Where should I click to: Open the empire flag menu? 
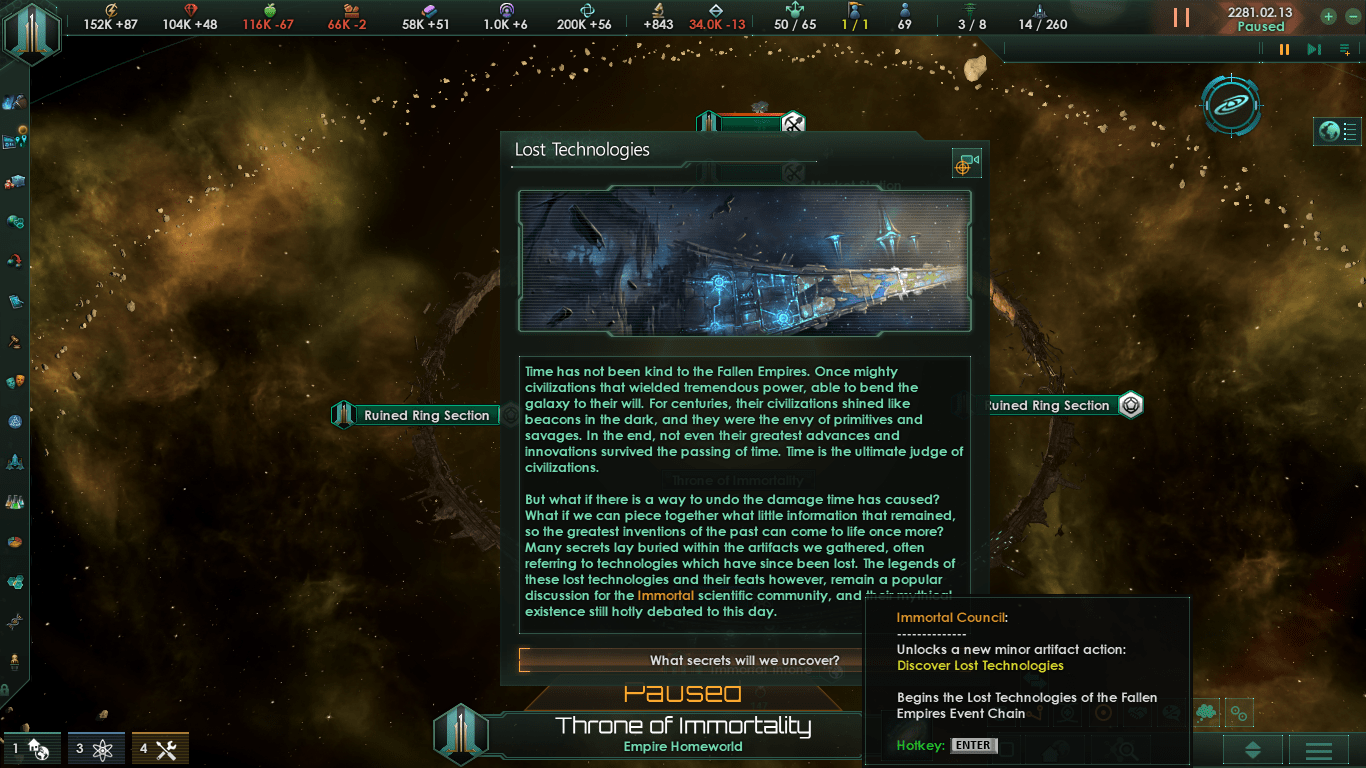32,33
